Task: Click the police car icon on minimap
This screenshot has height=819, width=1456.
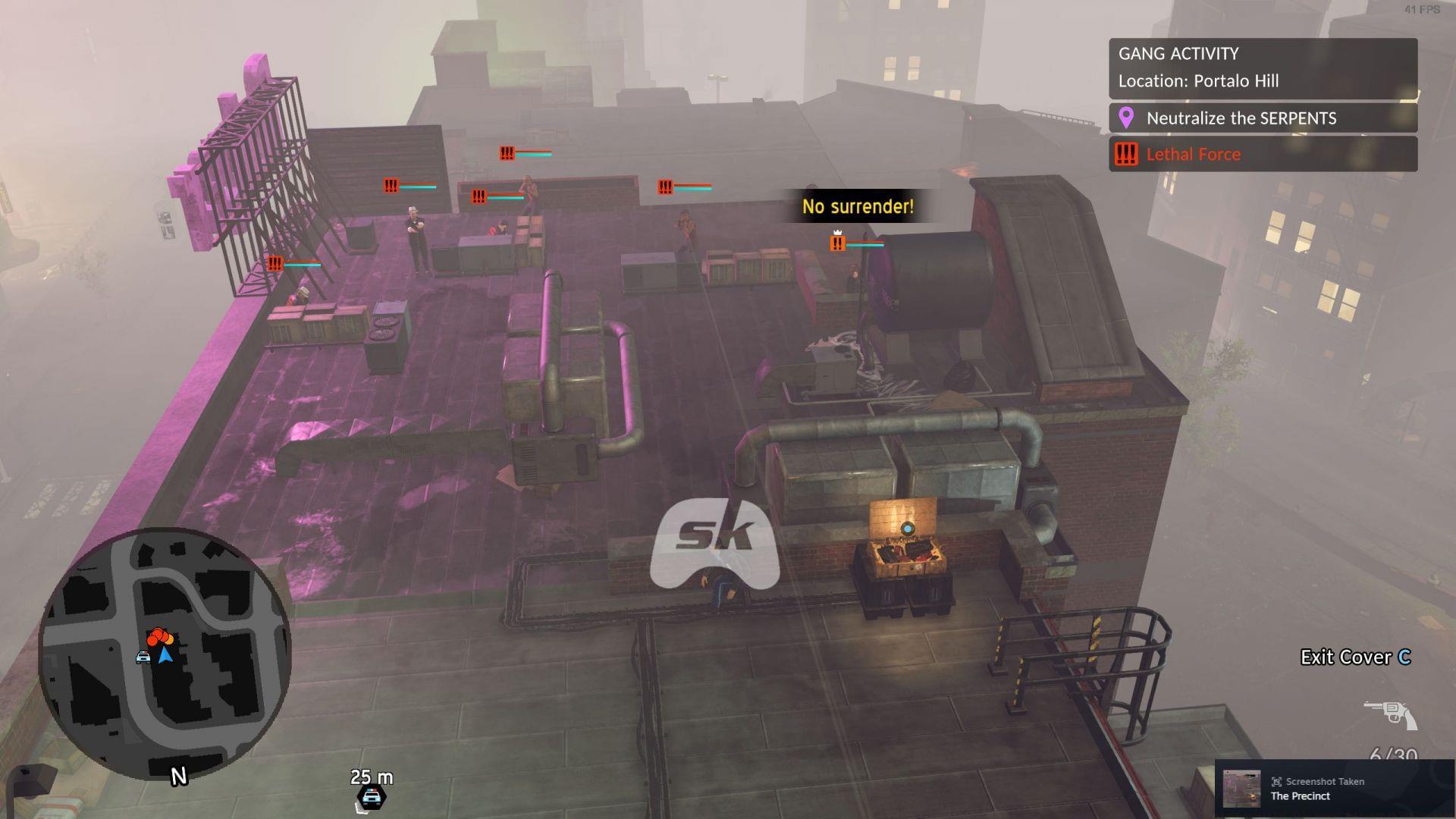Action: click(x=143, y=657)
